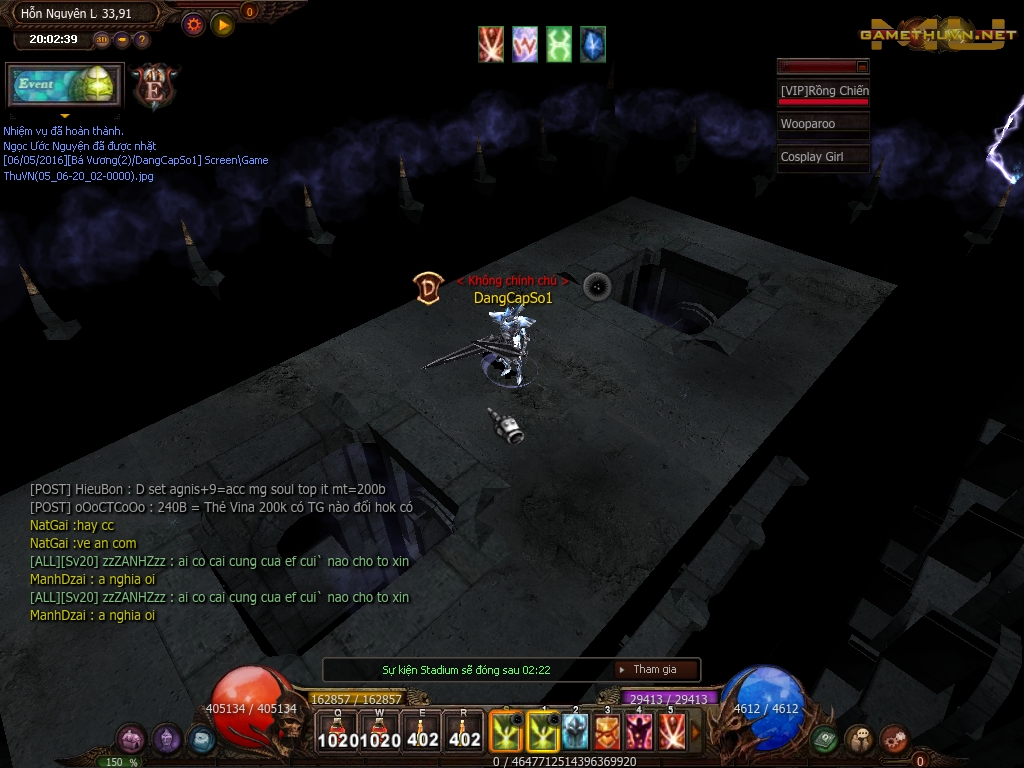Use the W potion slot
The height and width of the screenshot is (768, 1024).
379,731
